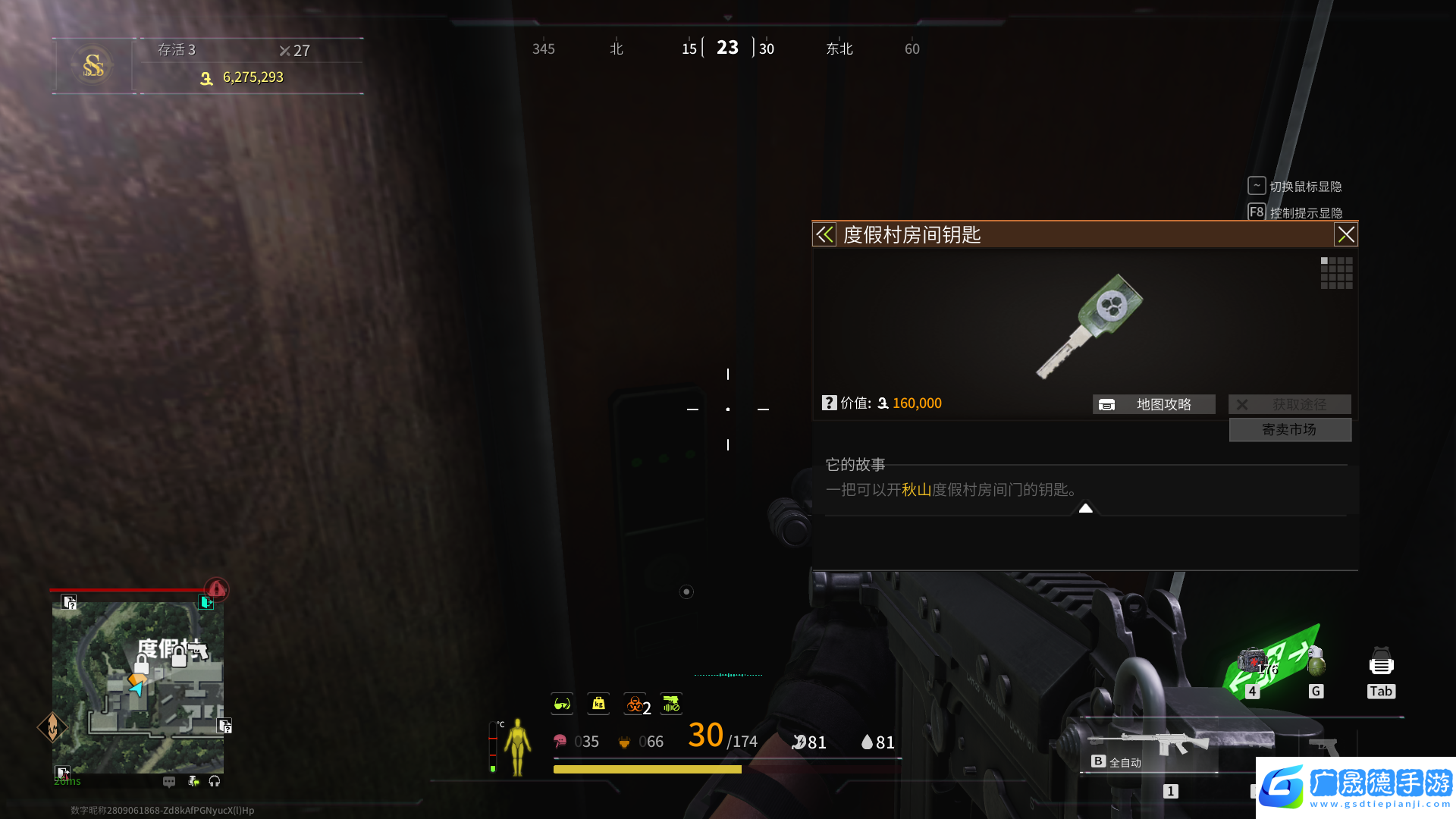Click the 广晟德手游 watermark logo
This screenshot has width=1456, height=819.
1356,787
